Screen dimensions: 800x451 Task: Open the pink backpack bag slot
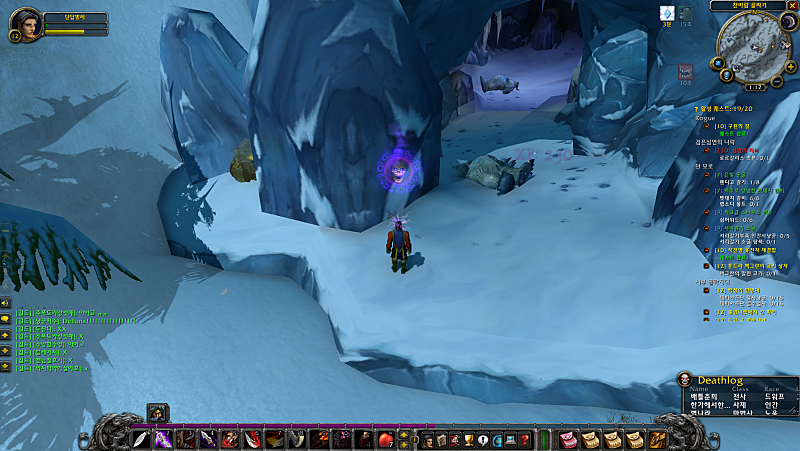568,439
